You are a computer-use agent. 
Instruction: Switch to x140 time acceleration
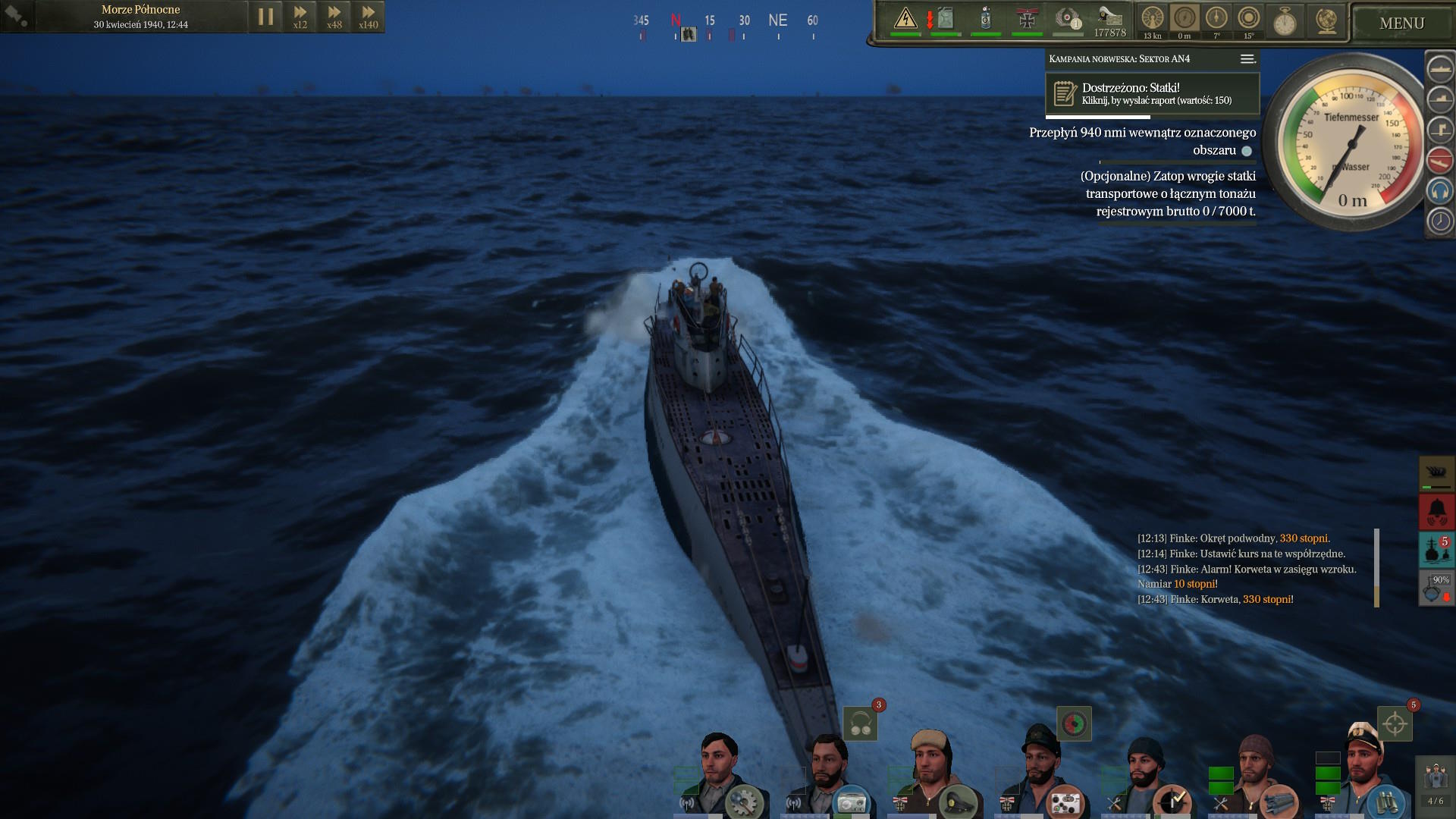coord(368,17)
